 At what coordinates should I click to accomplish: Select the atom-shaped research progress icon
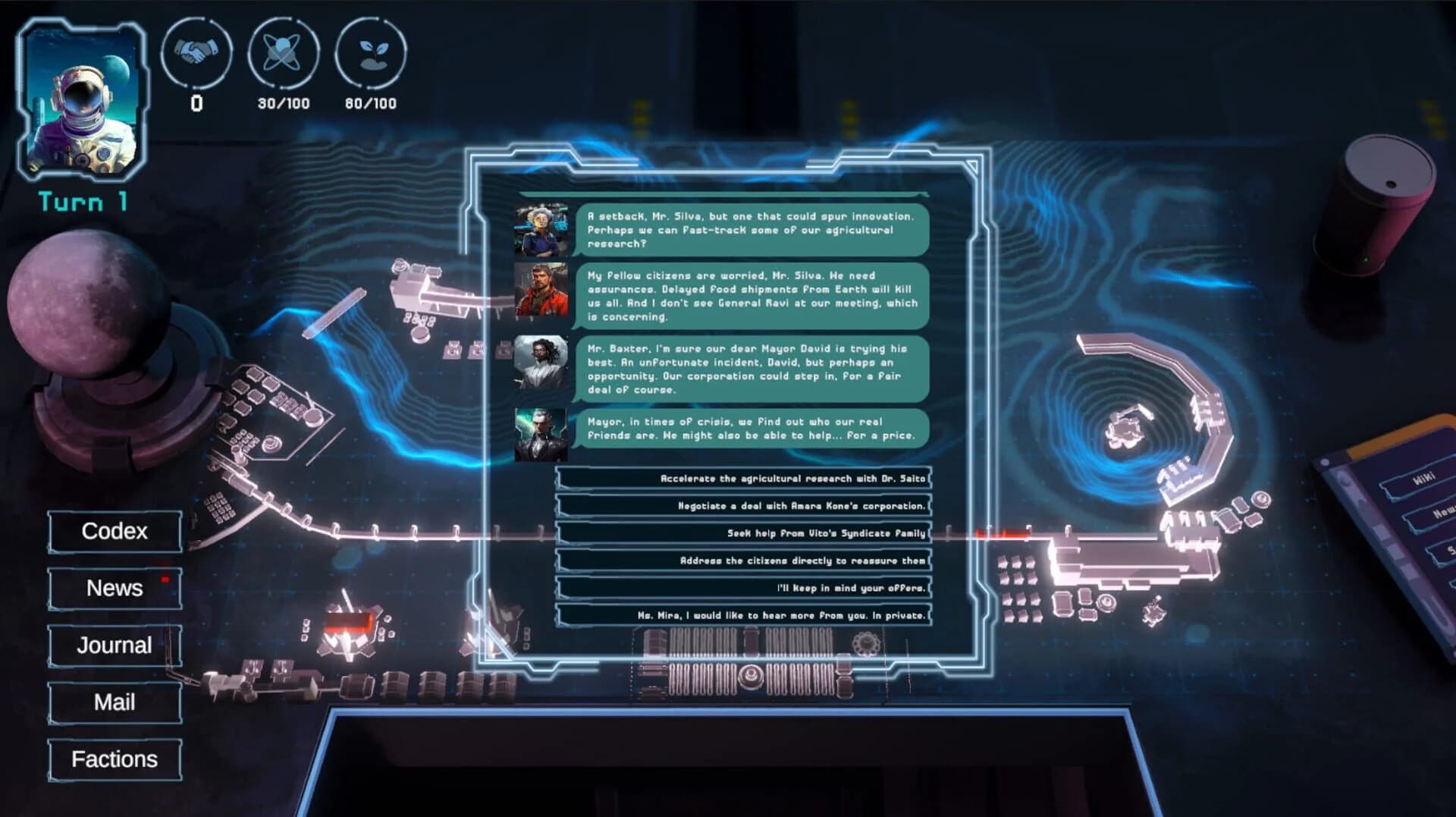281,55
